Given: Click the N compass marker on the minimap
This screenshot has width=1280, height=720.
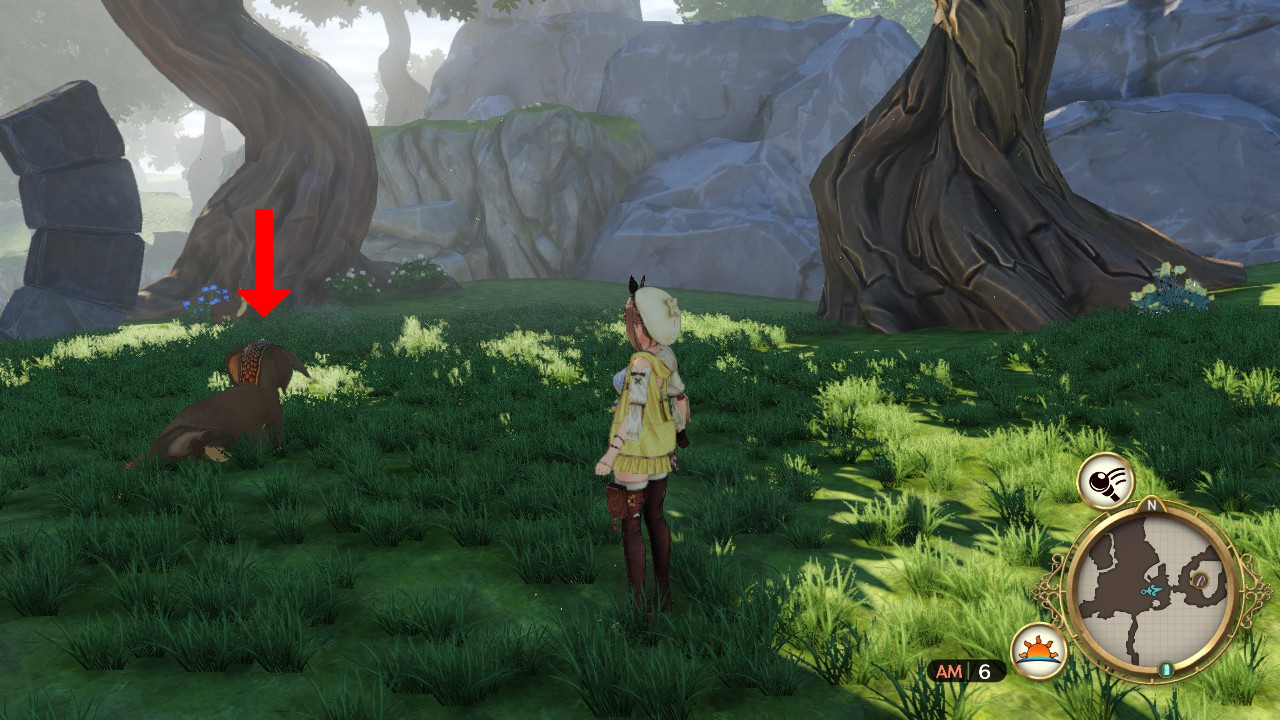Looking at the screenshot, I should point(1151,505).
